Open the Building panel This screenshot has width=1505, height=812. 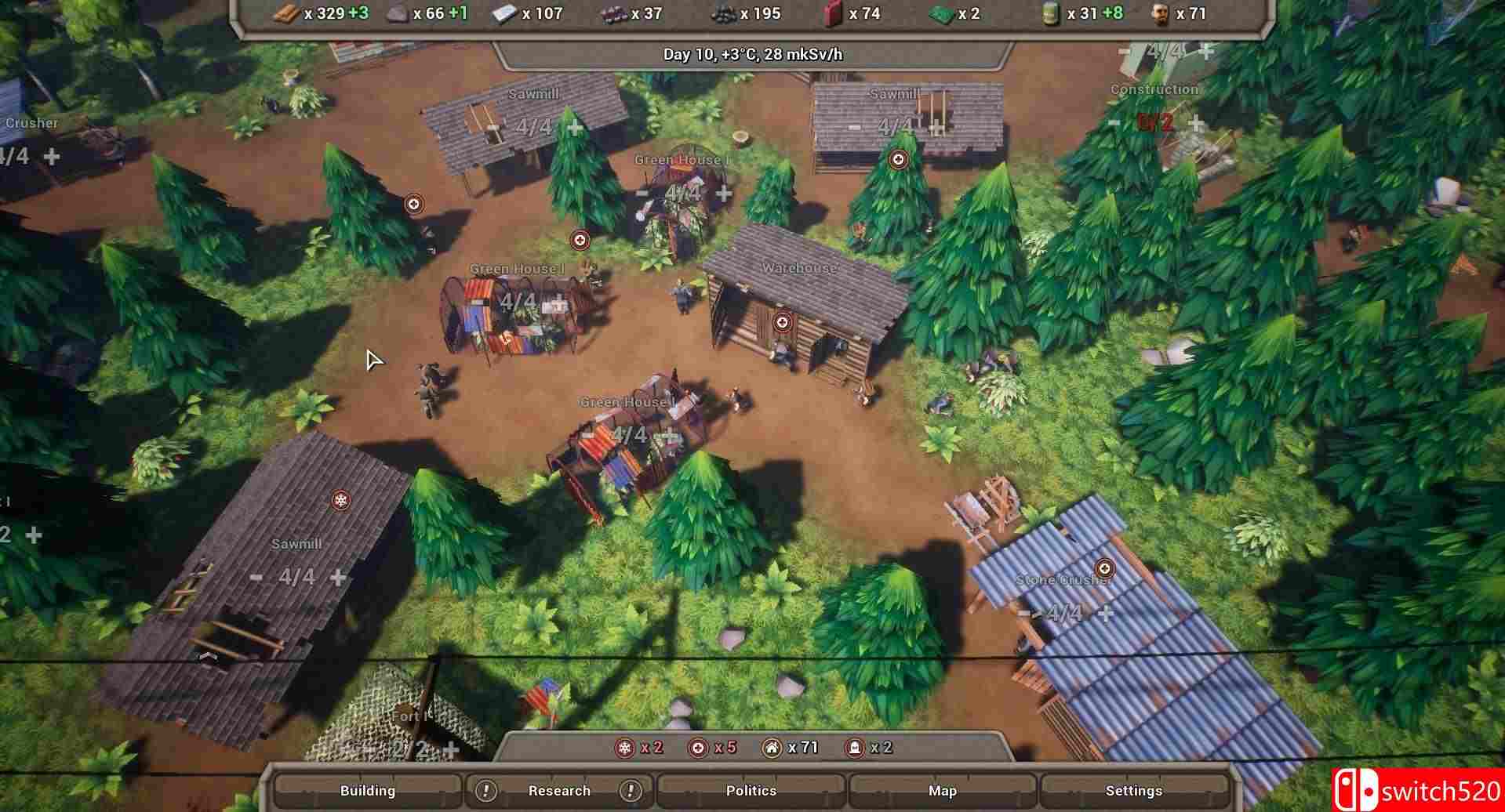tap(368, 790)
